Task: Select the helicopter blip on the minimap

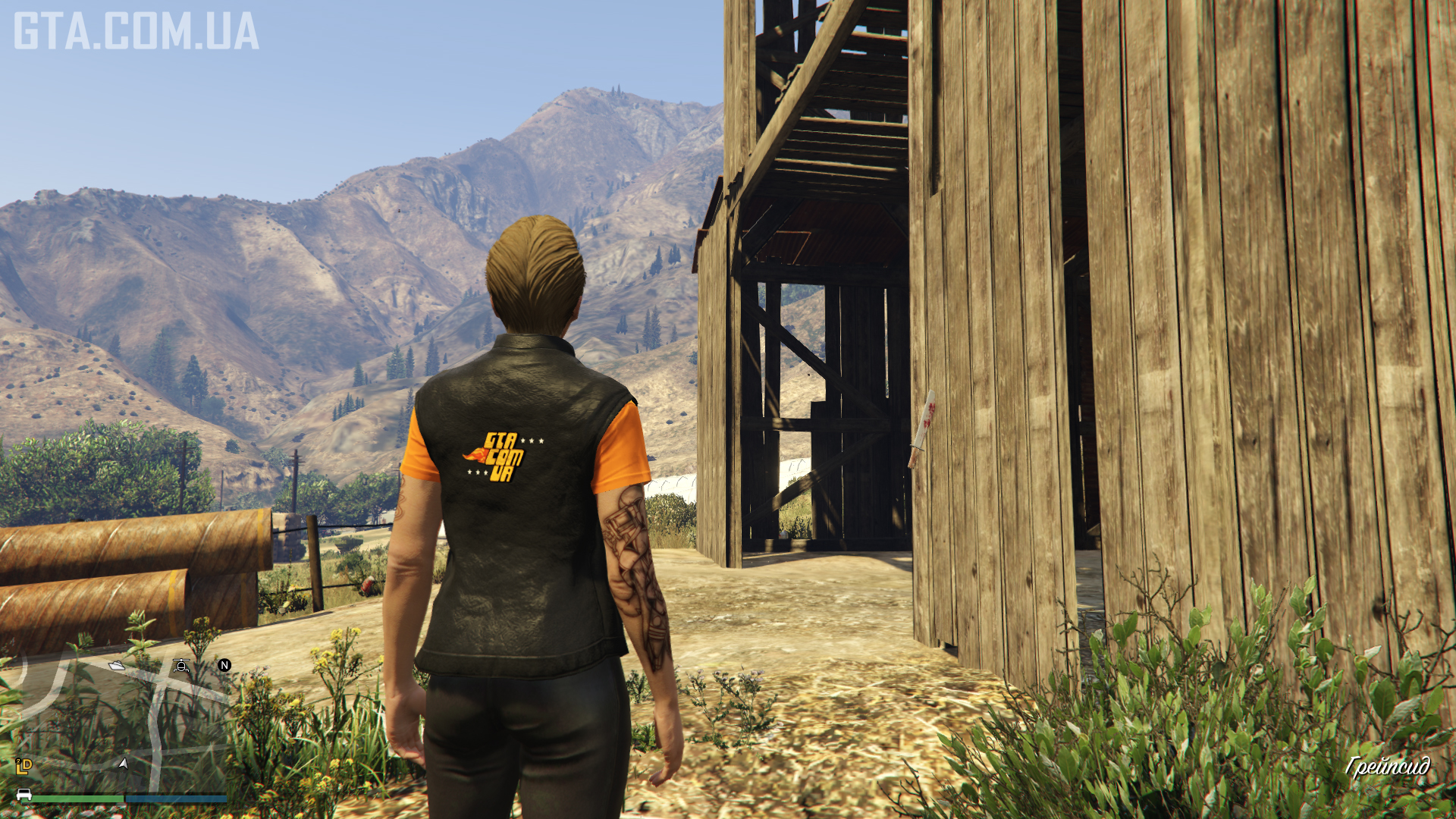Action: tap(181, 666)
